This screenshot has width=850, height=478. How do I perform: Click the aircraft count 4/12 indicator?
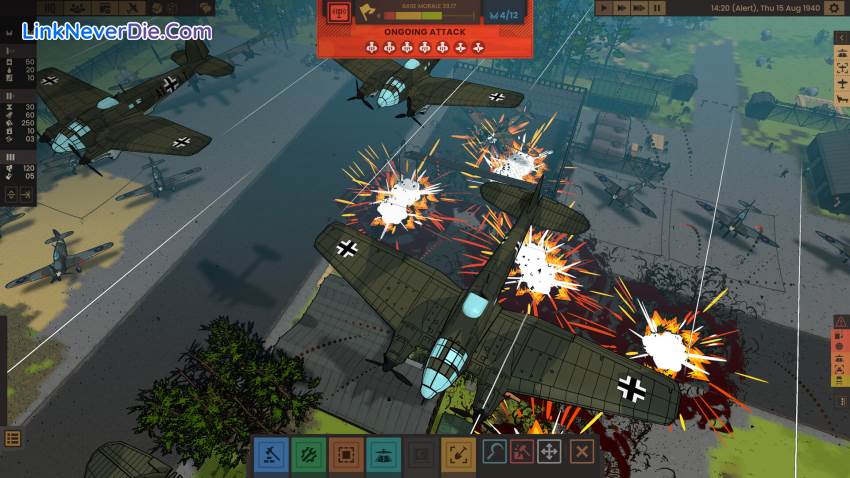pyautogui.click(x=506, y=17)
